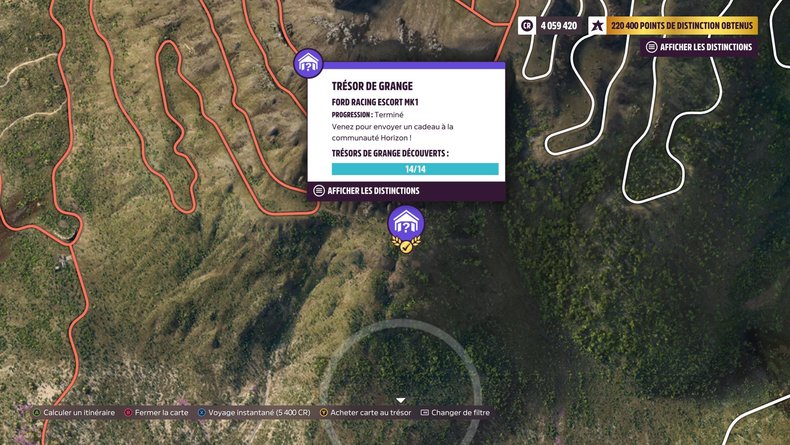
Task: Open Afficher les distinctions inside the barn popup
Action: click(x=366, y=191)
